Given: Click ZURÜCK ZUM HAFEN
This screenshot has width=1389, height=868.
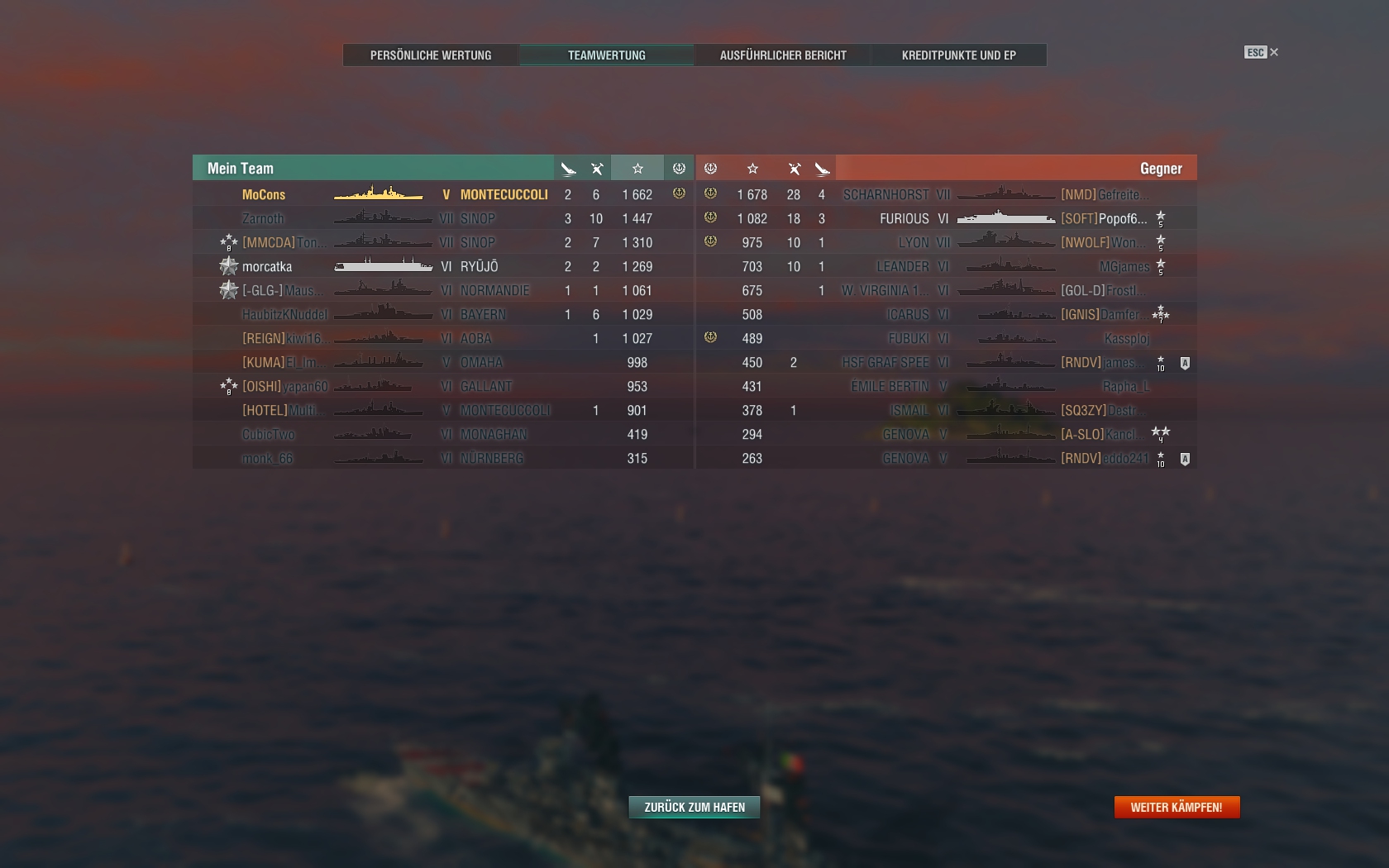Looking at the screenshot, I should click(694, 808).
